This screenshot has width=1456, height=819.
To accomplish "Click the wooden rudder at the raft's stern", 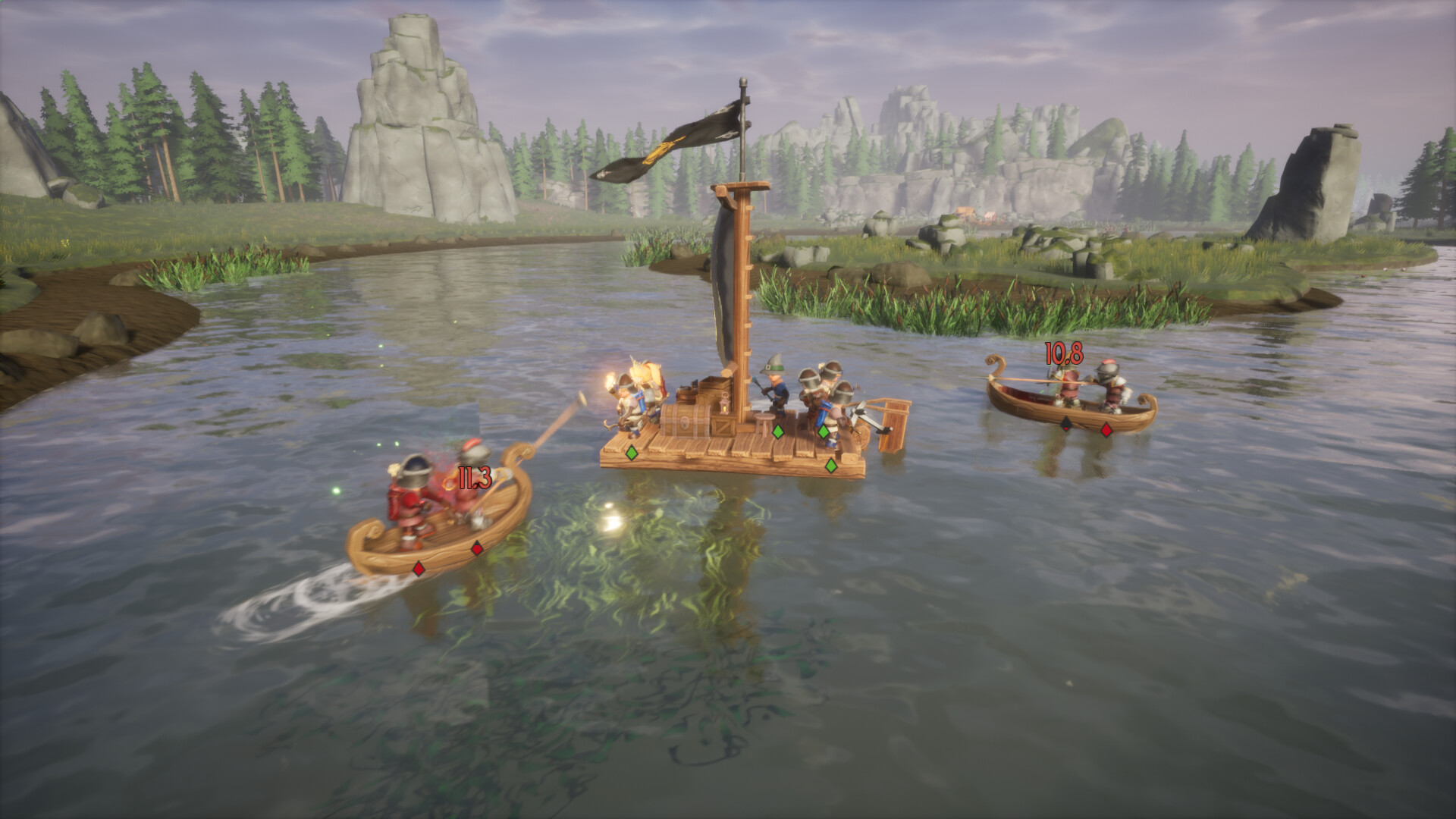I will (x=895, y=425).
